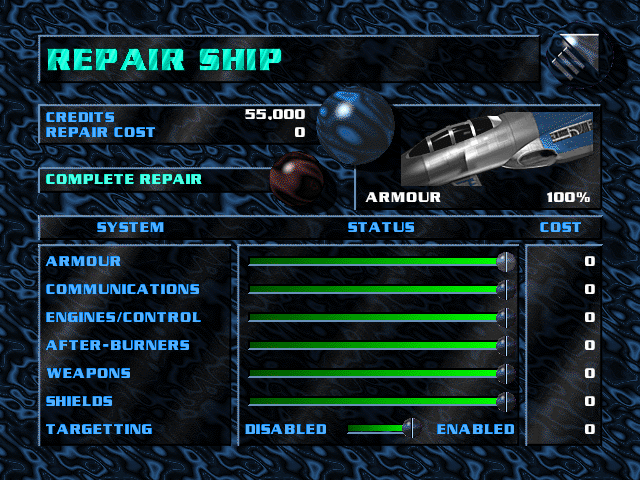Toggle the Targetting switch between Disabled and Enabled
This screenshot has width=640, height=480.
coord(408,429)
